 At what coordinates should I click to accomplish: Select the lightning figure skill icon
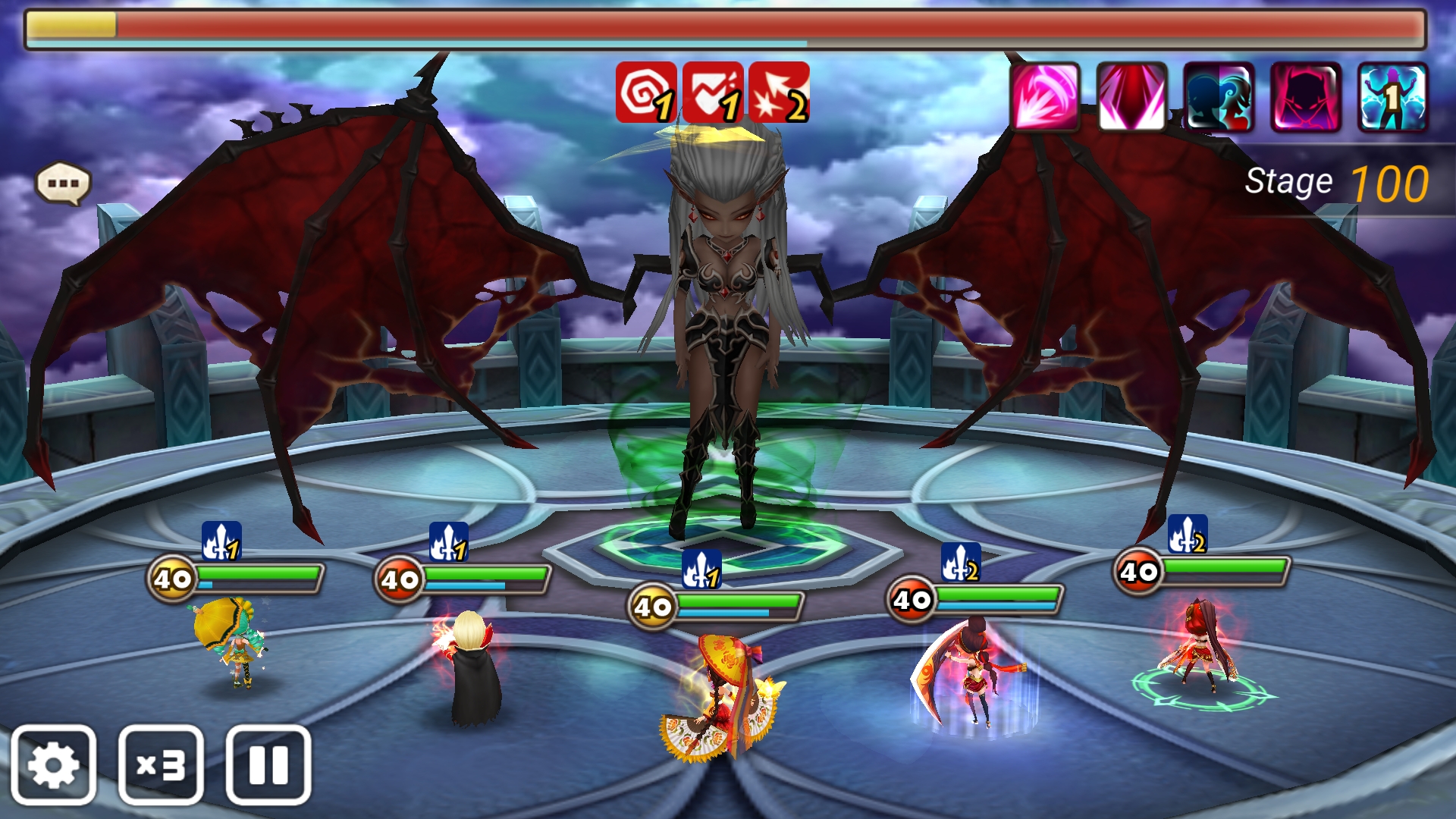(1392, 96)
